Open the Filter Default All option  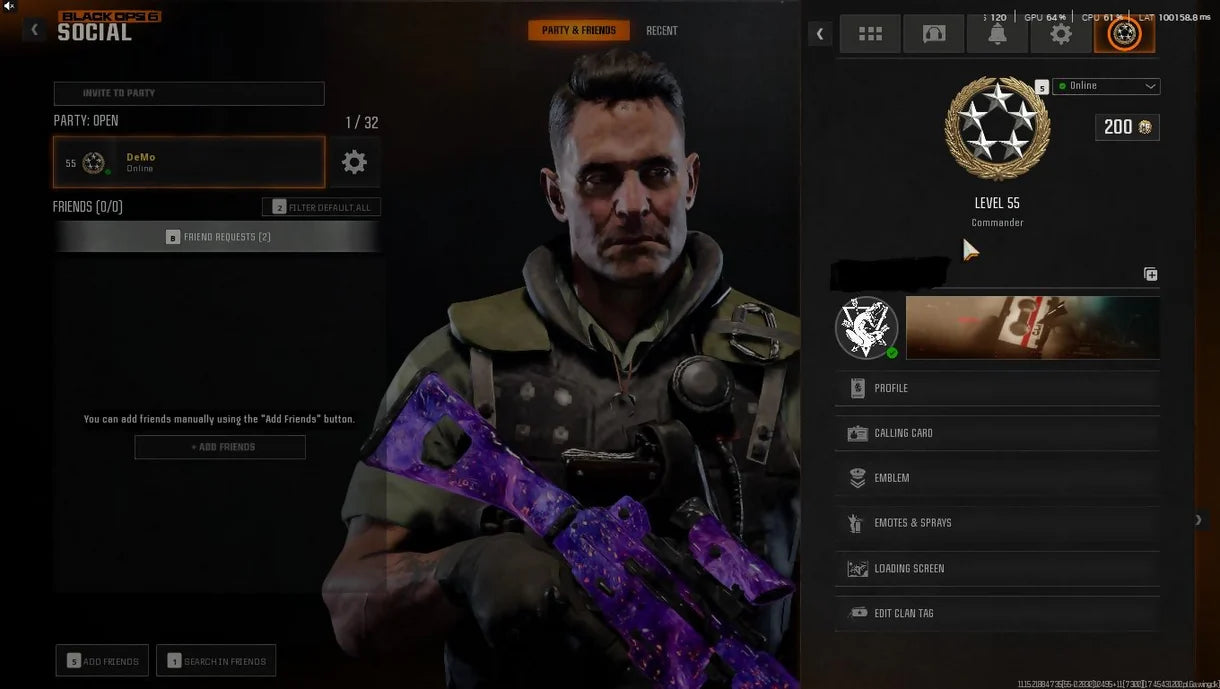point(321,207)
